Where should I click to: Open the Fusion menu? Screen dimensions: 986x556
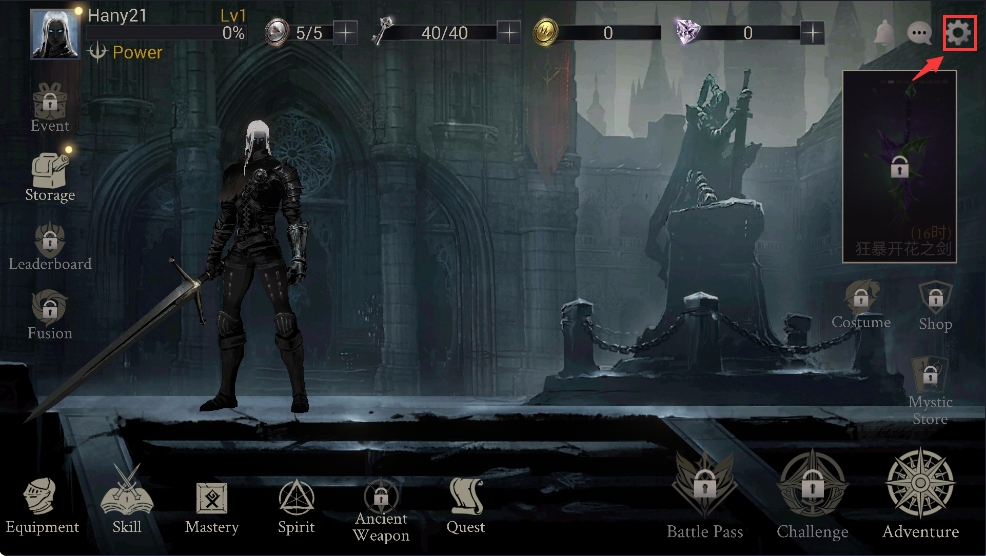(49, 312)
